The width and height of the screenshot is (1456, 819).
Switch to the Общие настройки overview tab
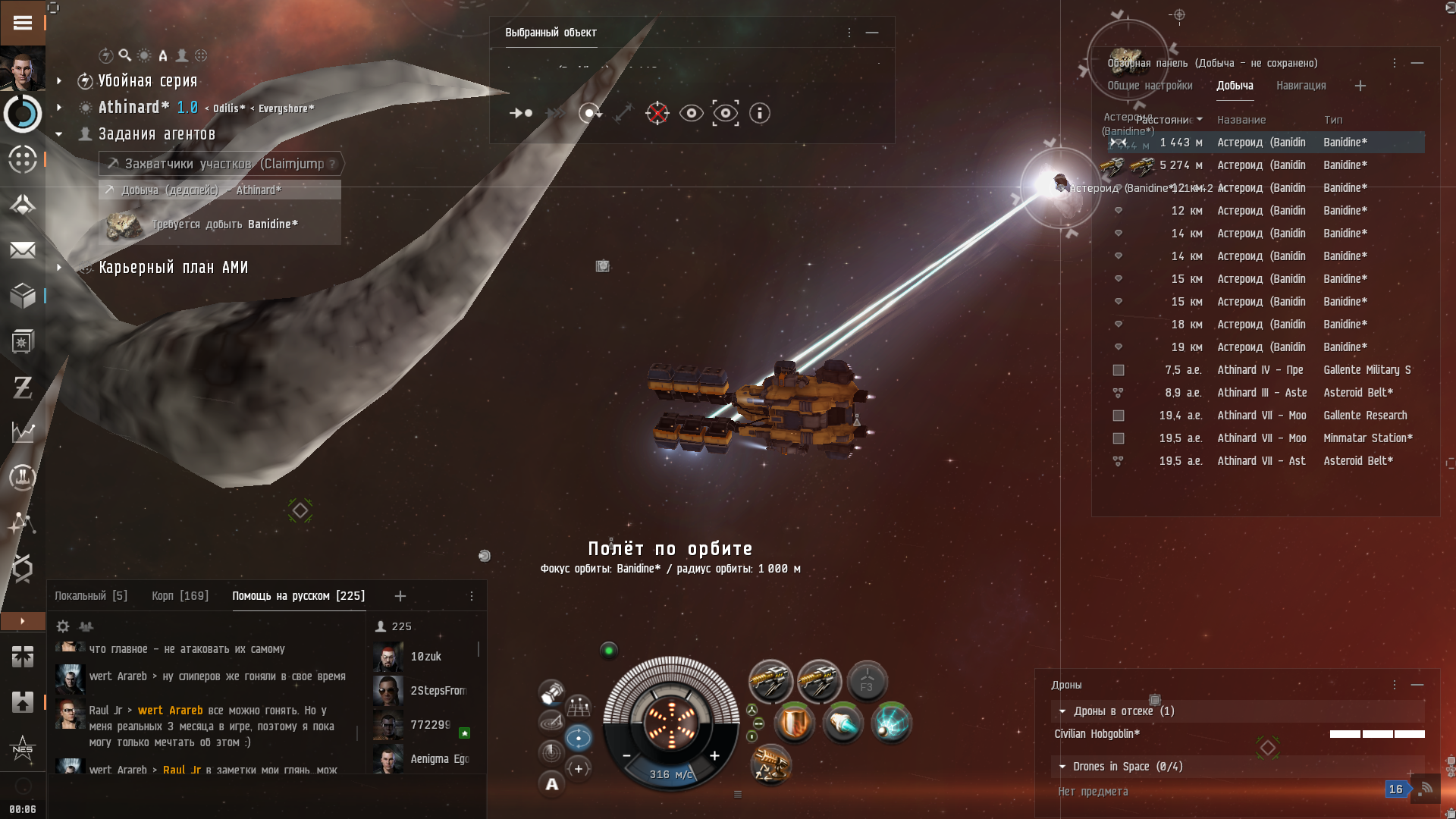coord(1150,86)
